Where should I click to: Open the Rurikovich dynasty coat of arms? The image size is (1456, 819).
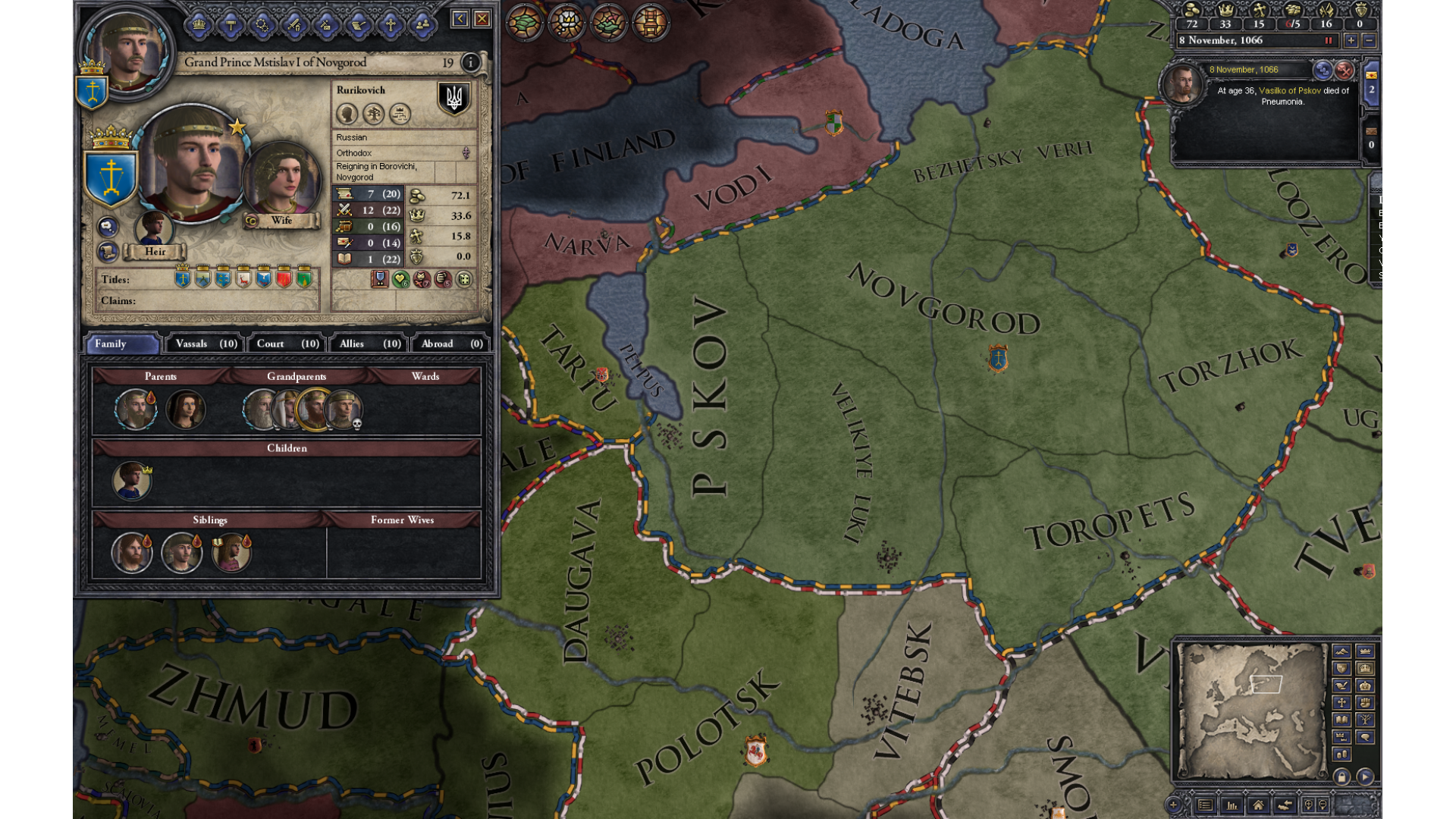(x=453, y=99)
